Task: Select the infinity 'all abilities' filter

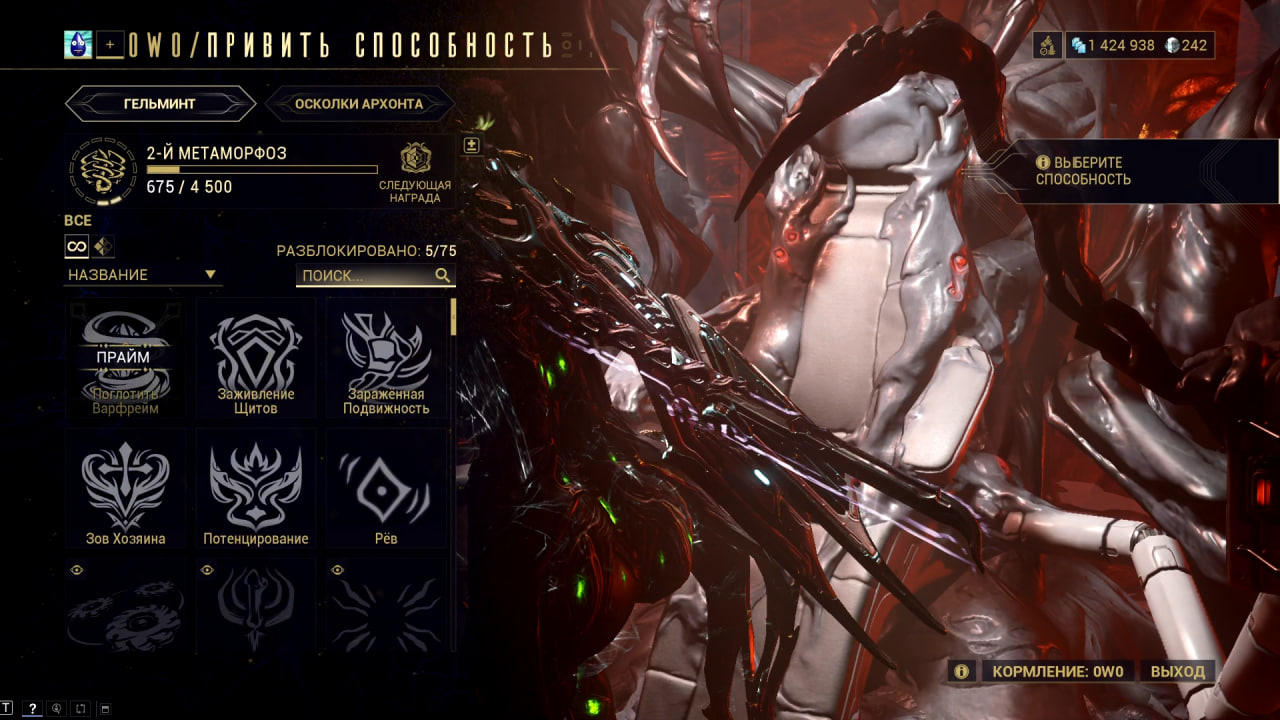Action: 77,246
